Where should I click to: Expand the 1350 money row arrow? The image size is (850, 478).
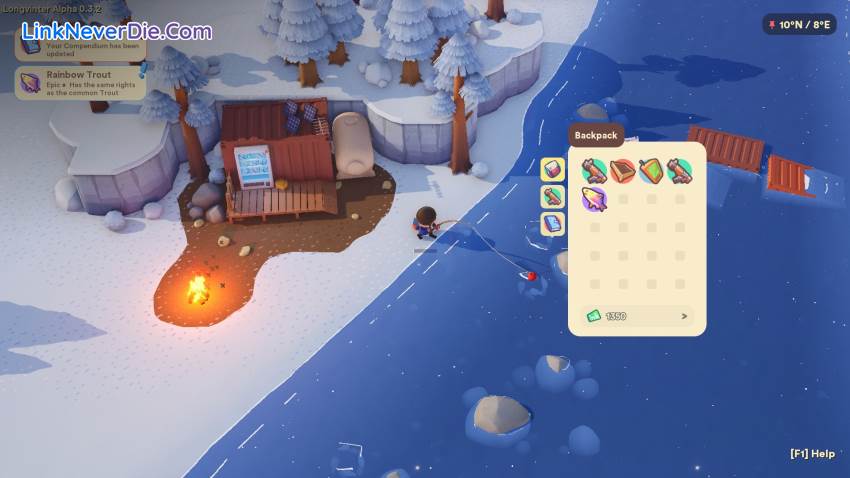(x=684, y=316)
